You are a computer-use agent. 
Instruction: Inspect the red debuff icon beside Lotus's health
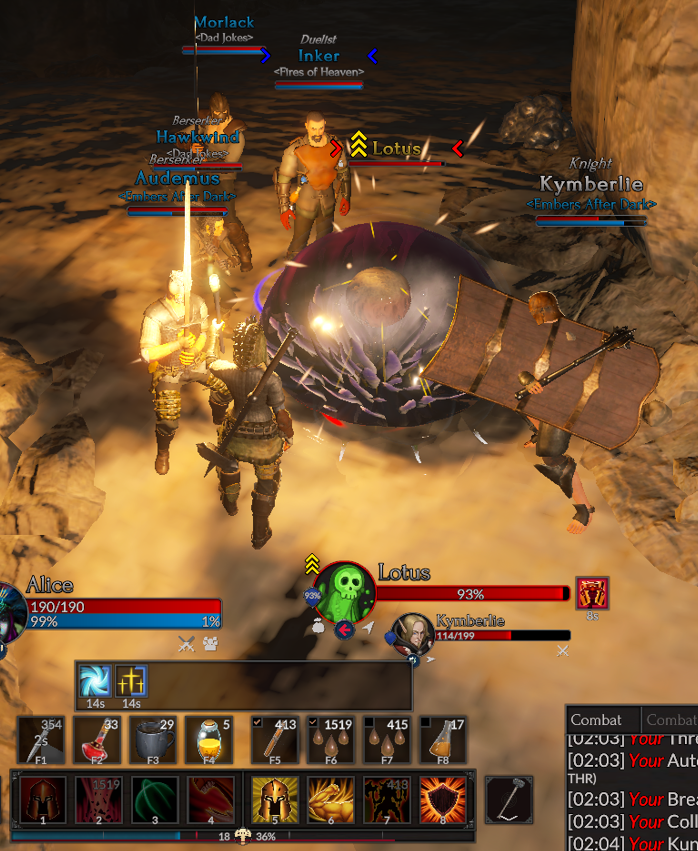coord(592,593)
